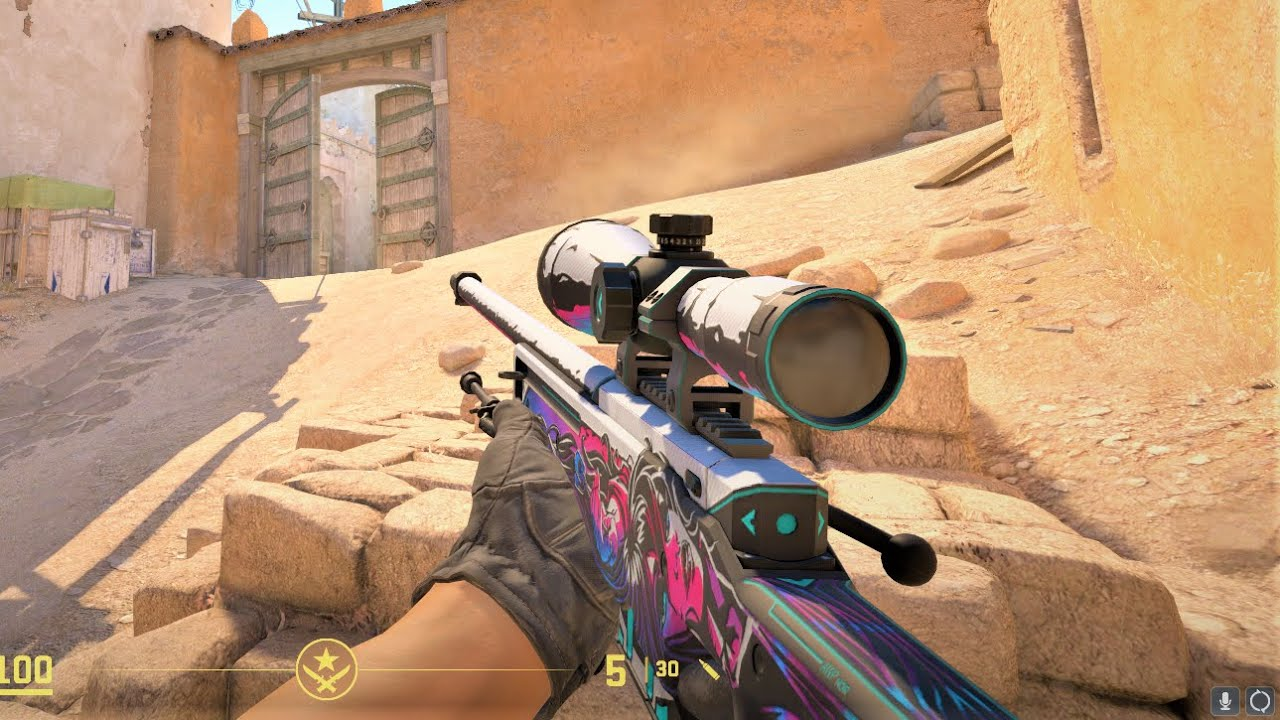Image resolution: width=1280 pixels, height=720 pixels.
Task: Click the Terrorist team emblem icon
Action: click(x=326, y=669)
